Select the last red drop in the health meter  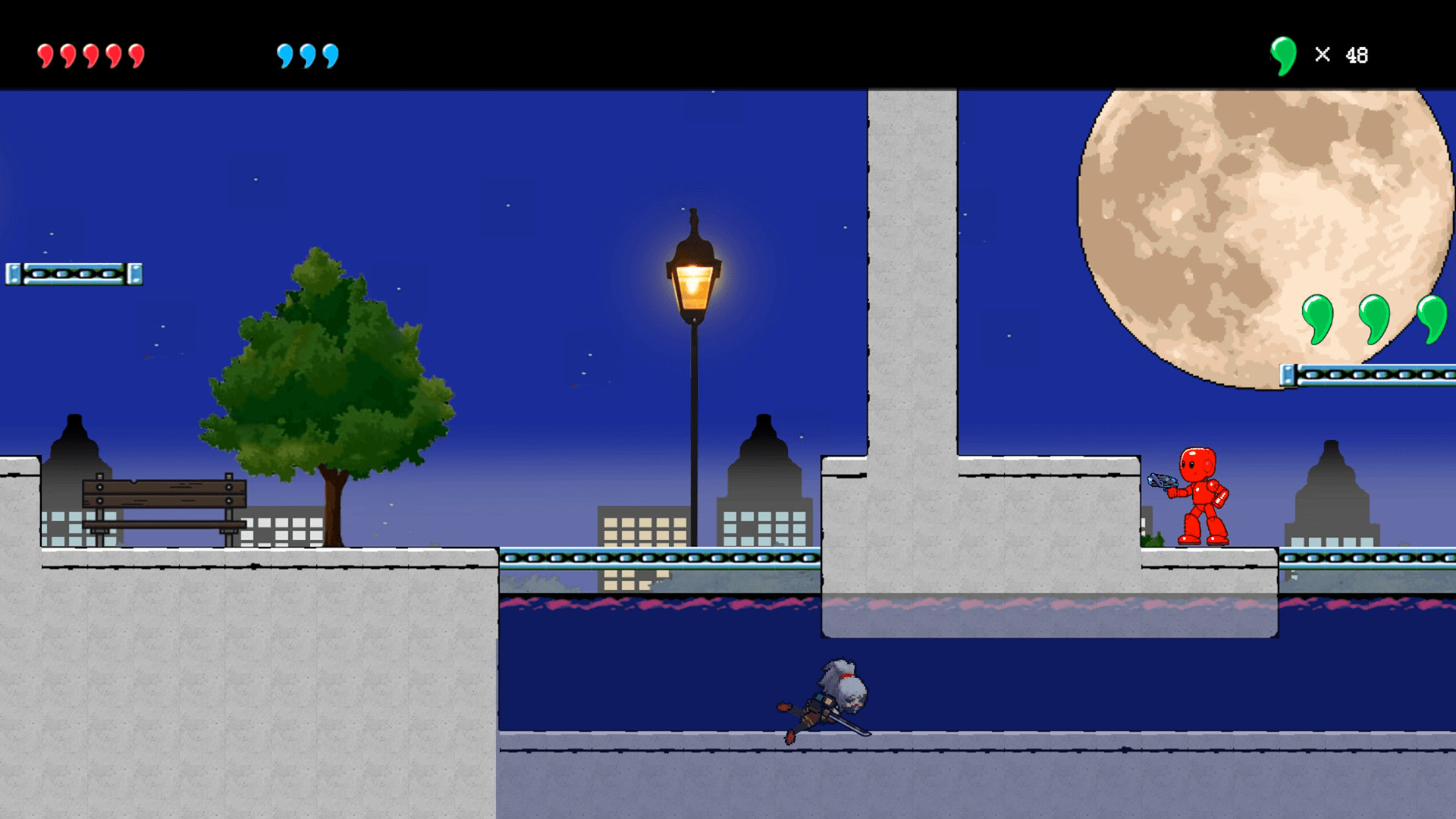(135, 54)
